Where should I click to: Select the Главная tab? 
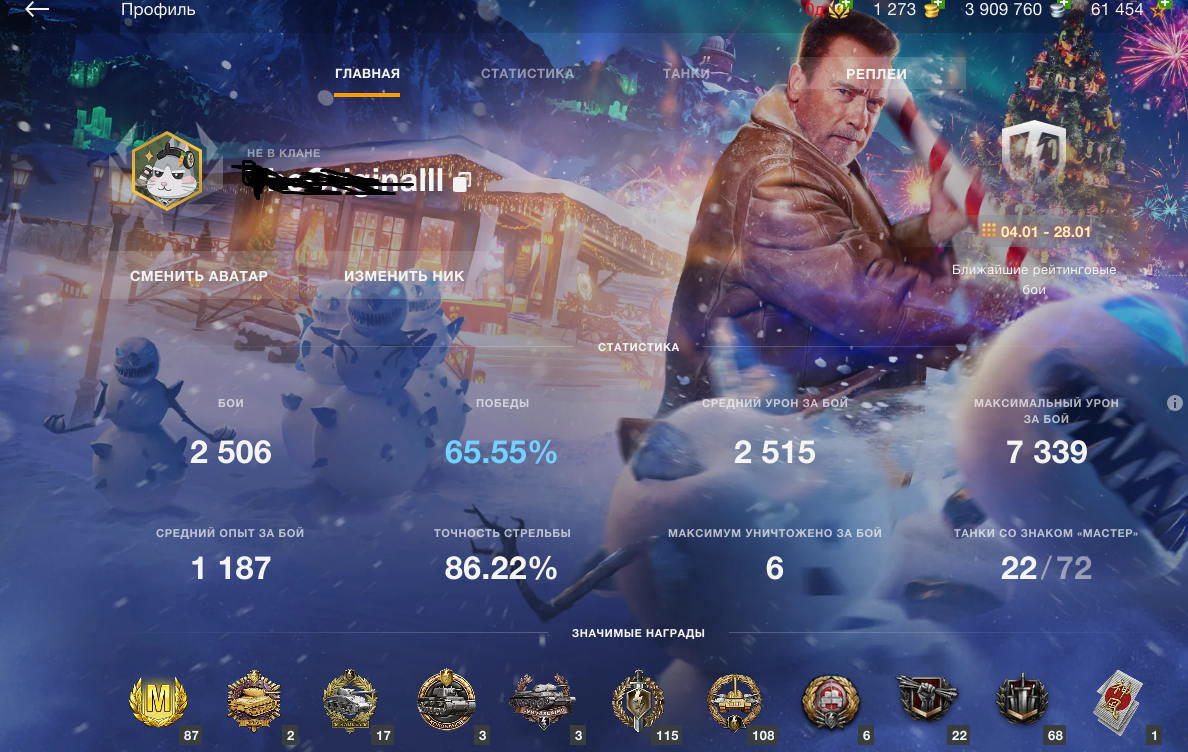coord(367,74)
